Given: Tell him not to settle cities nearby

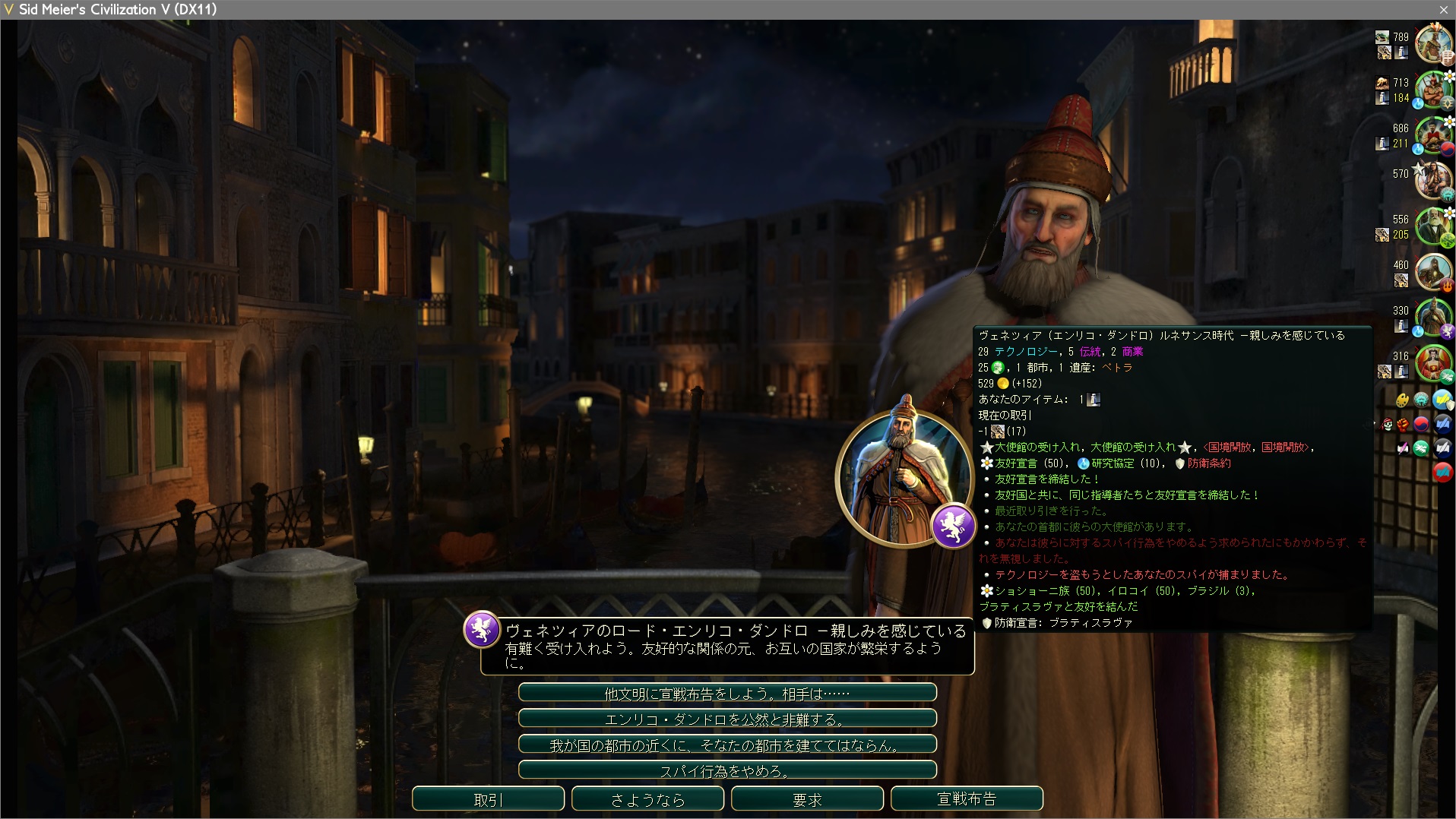Looking at the screenshot, I should 727,745.
